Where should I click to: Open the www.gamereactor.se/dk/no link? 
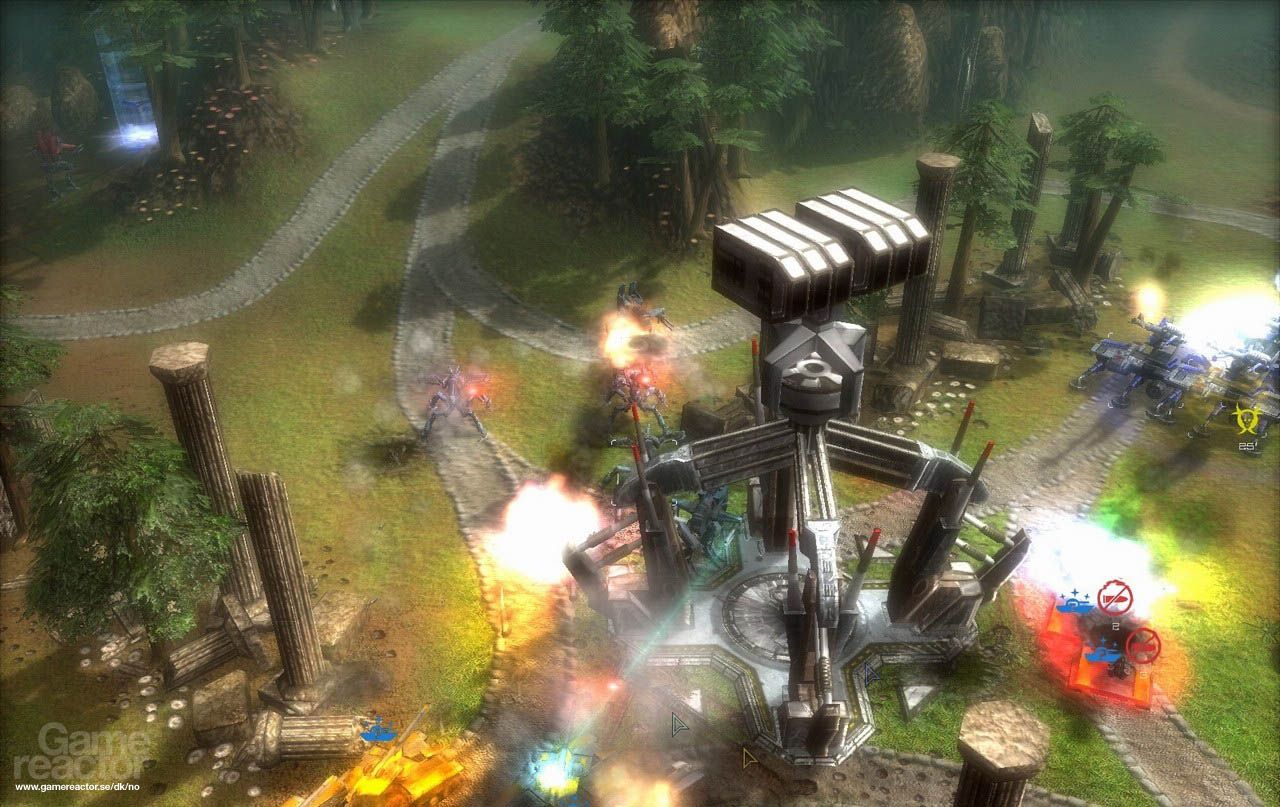(78, 787)
